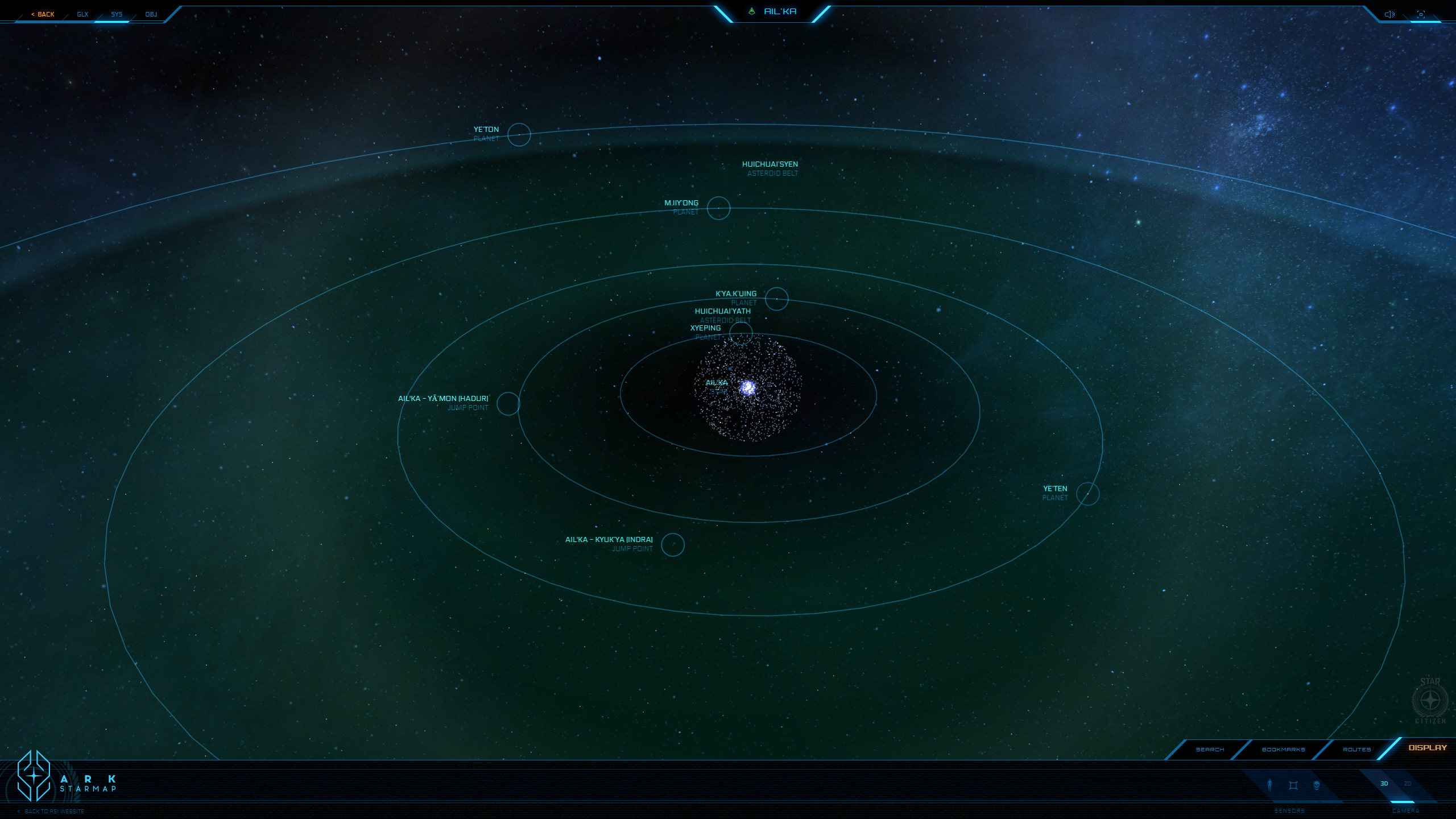
Task: Follow the Back to RSI Website link
Action: tap(54, 812)
